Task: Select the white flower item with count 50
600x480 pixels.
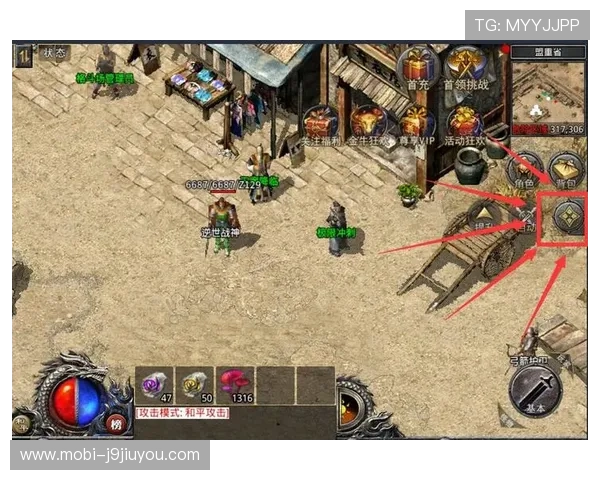Action: pos(195,384)
